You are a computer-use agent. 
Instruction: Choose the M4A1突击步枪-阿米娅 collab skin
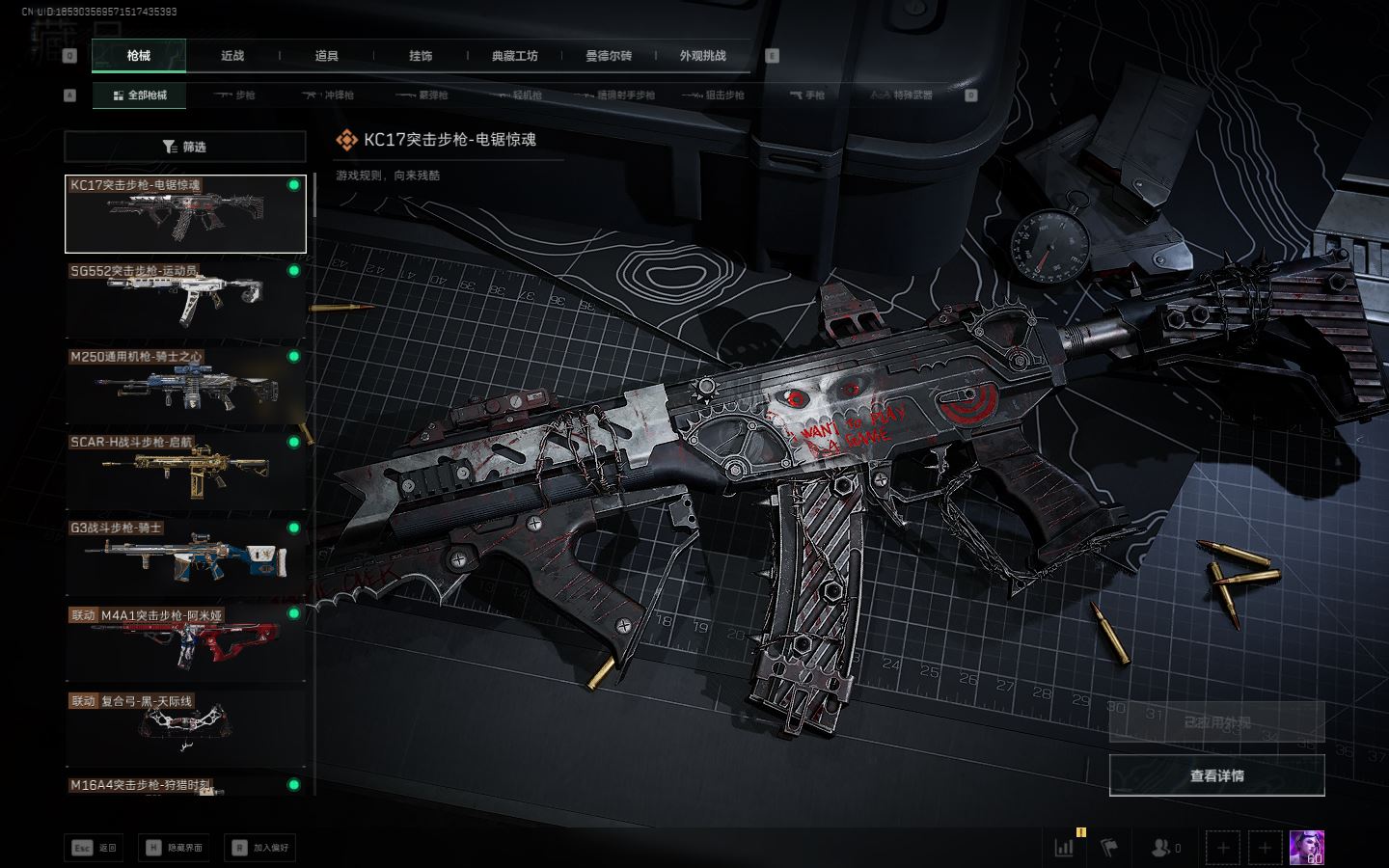point(185,642)
